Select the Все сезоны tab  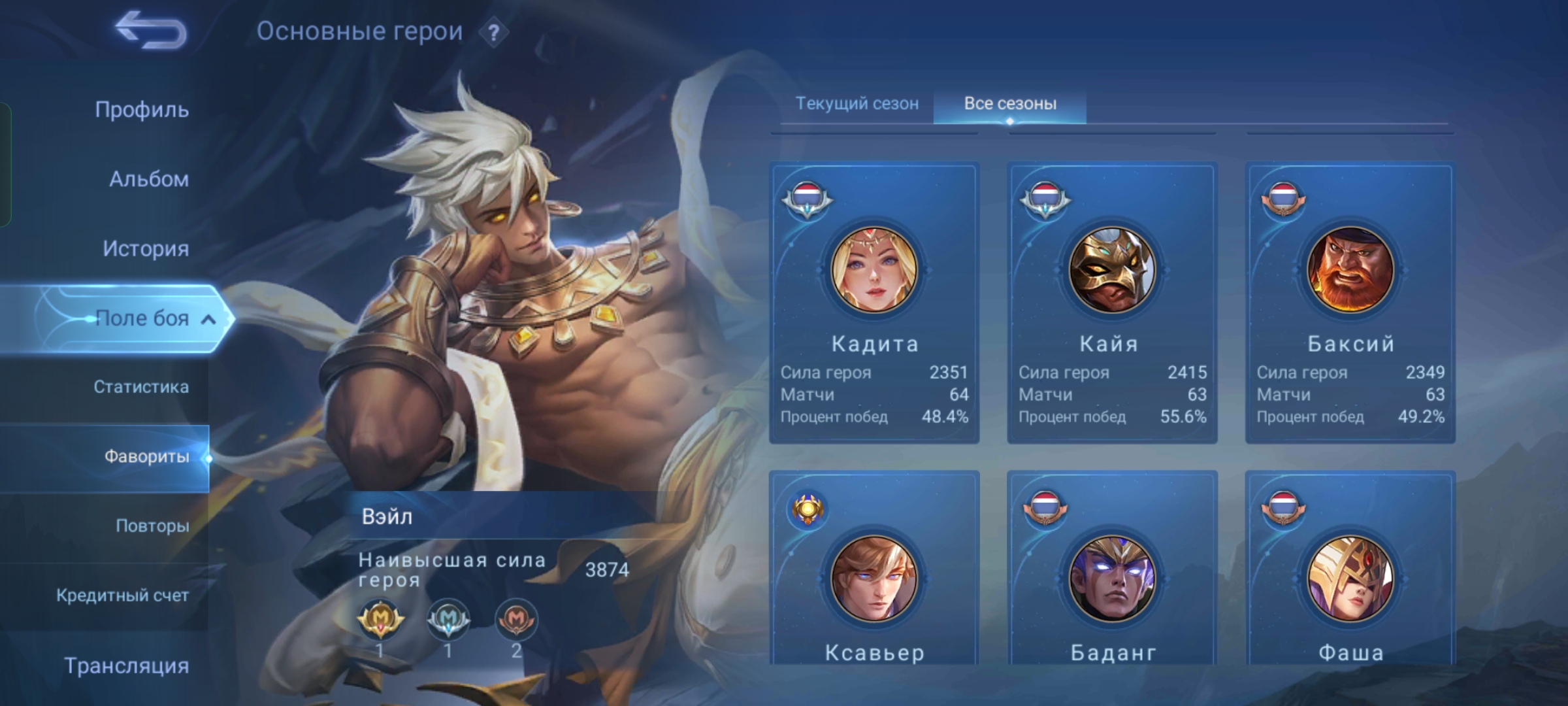pos(1010,103)
